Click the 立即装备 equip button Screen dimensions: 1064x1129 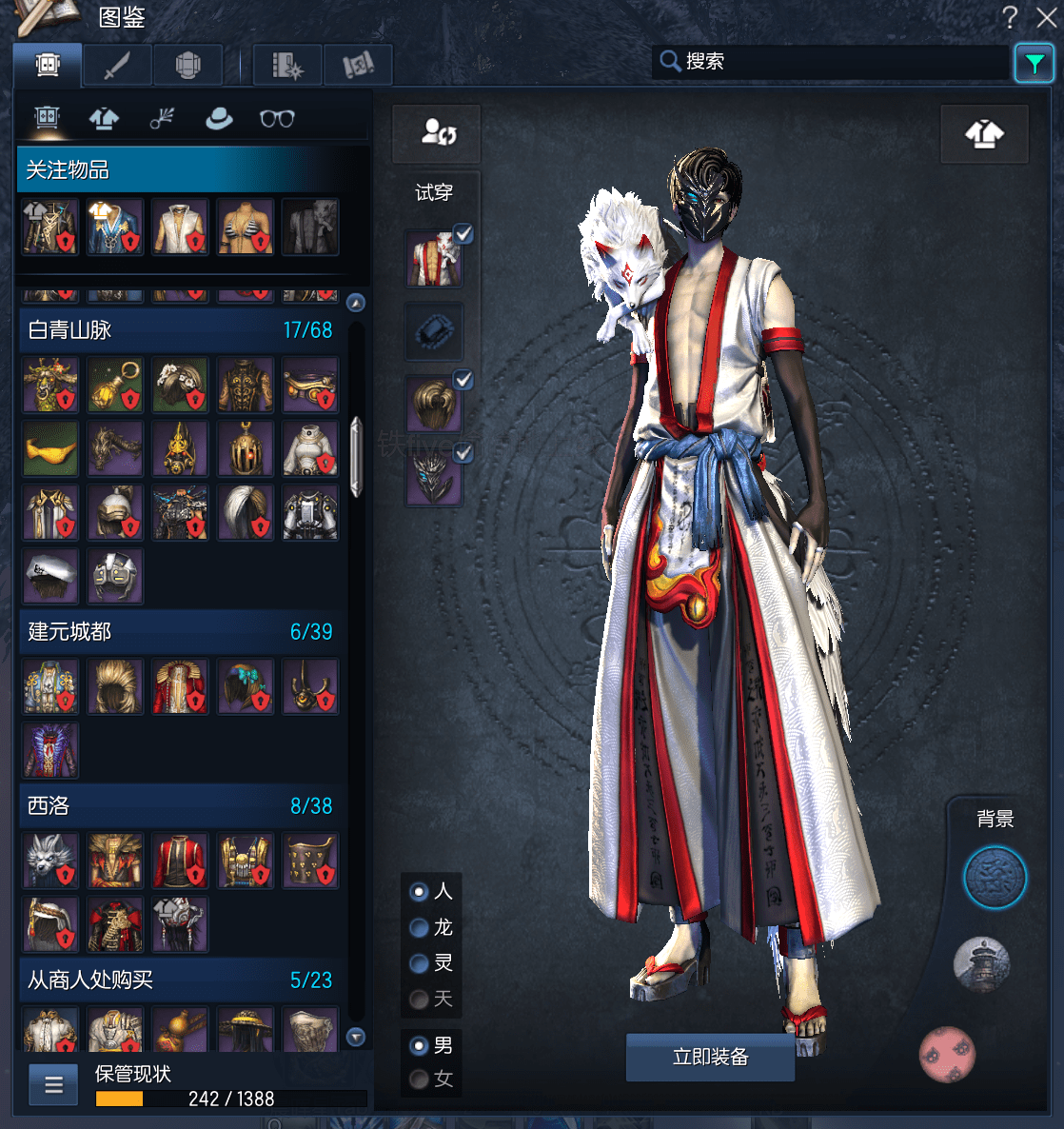pyautogui.click(x=710, y=1057)
